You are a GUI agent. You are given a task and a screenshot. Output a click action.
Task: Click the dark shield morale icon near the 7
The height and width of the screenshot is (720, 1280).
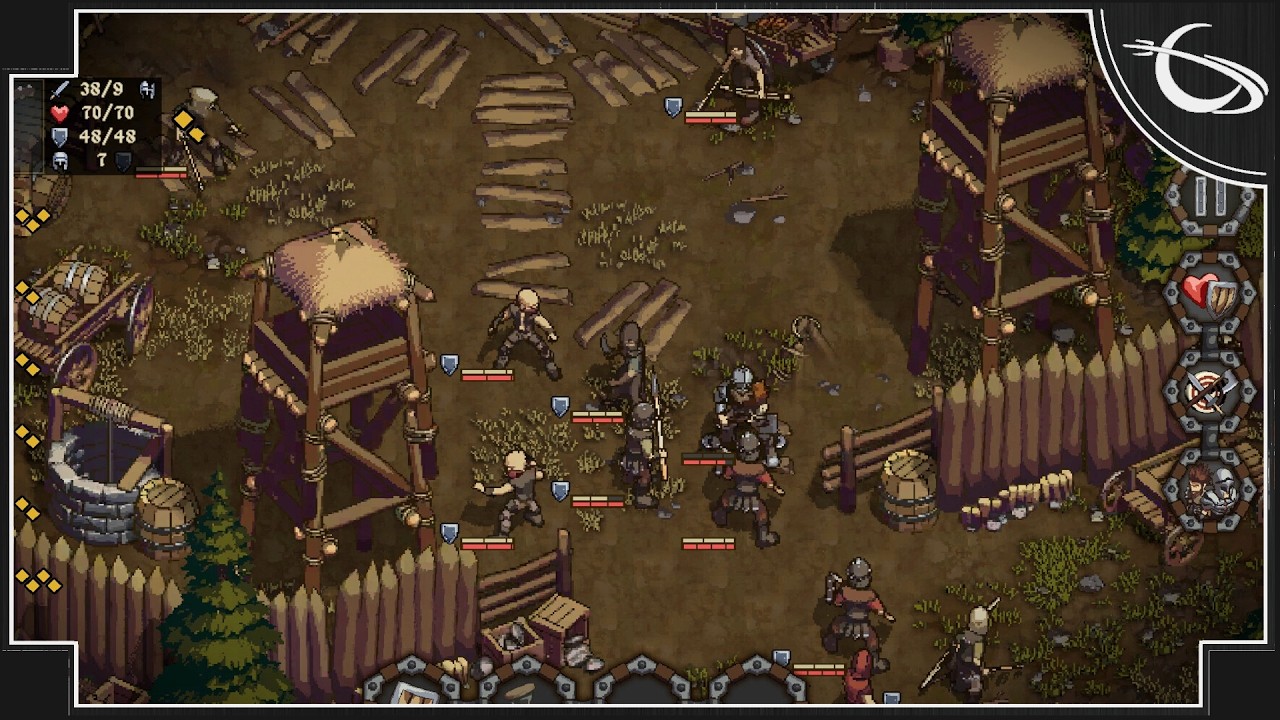point(122,161)
